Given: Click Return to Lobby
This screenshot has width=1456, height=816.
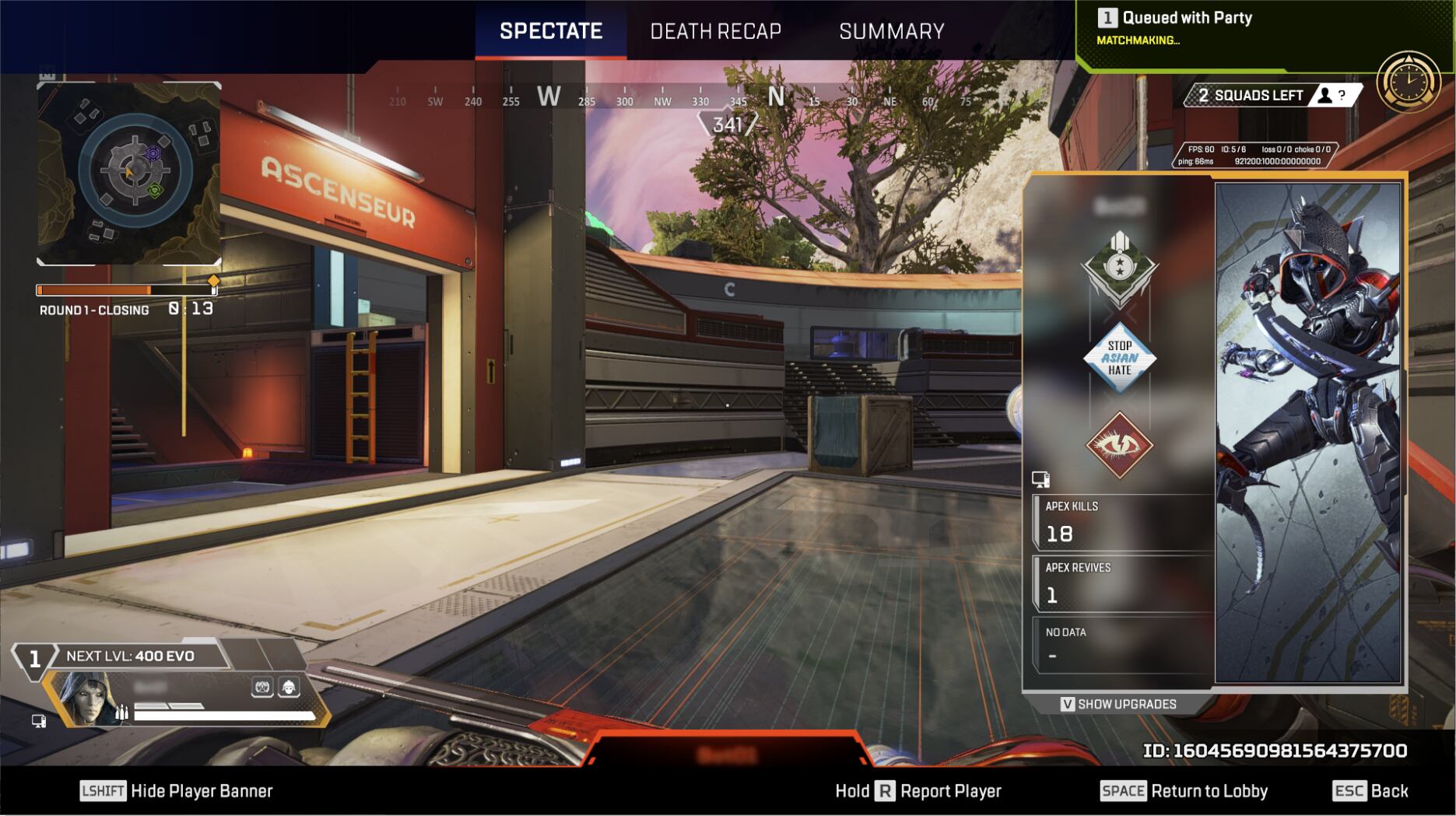Looking at the screenshot, I should (x=1184, y=791).
